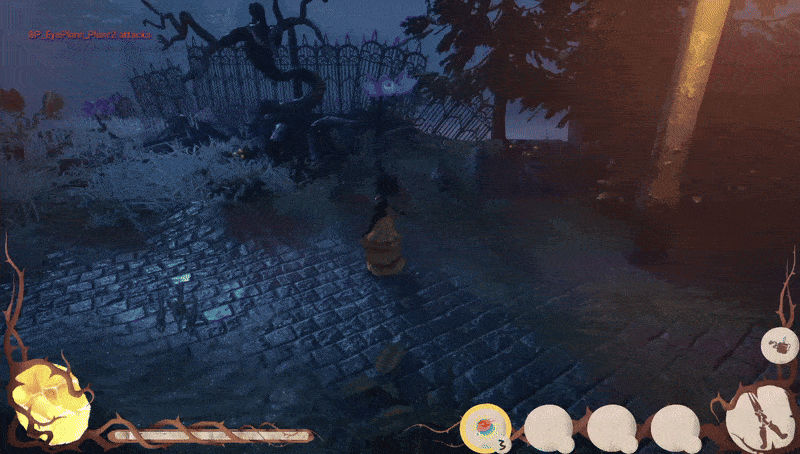
Task: Select the yellow-ringed item slot with count 3
Action: coord(484,427)
